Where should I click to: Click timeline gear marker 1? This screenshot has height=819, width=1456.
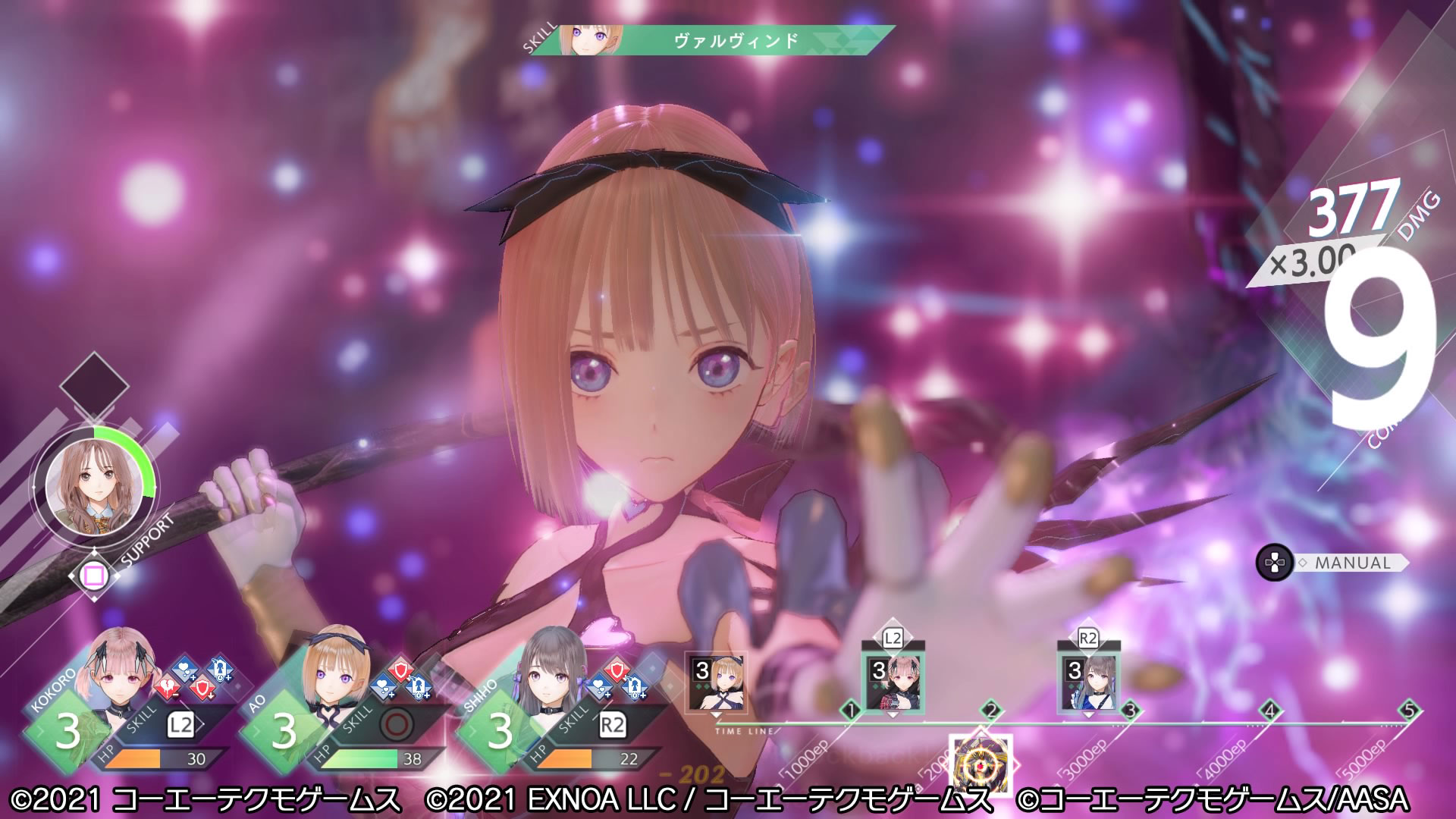[851, 711]
